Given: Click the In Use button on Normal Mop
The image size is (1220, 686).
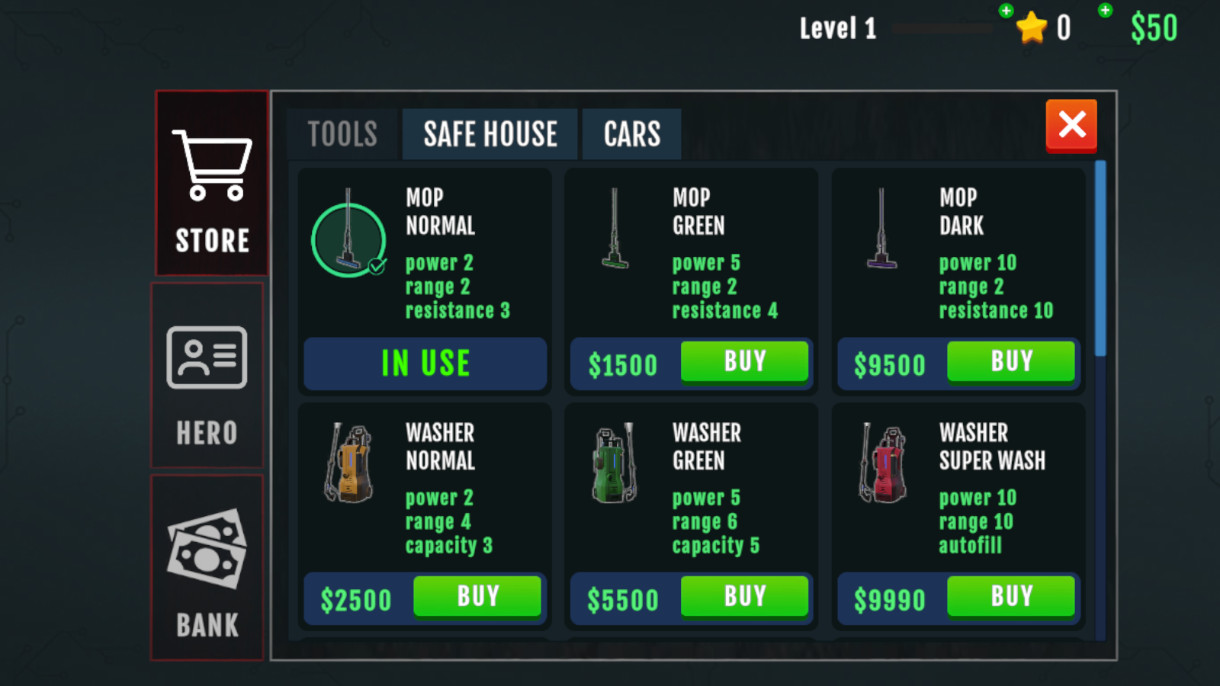Looking at the screenshot, I should tap(426, 363).
